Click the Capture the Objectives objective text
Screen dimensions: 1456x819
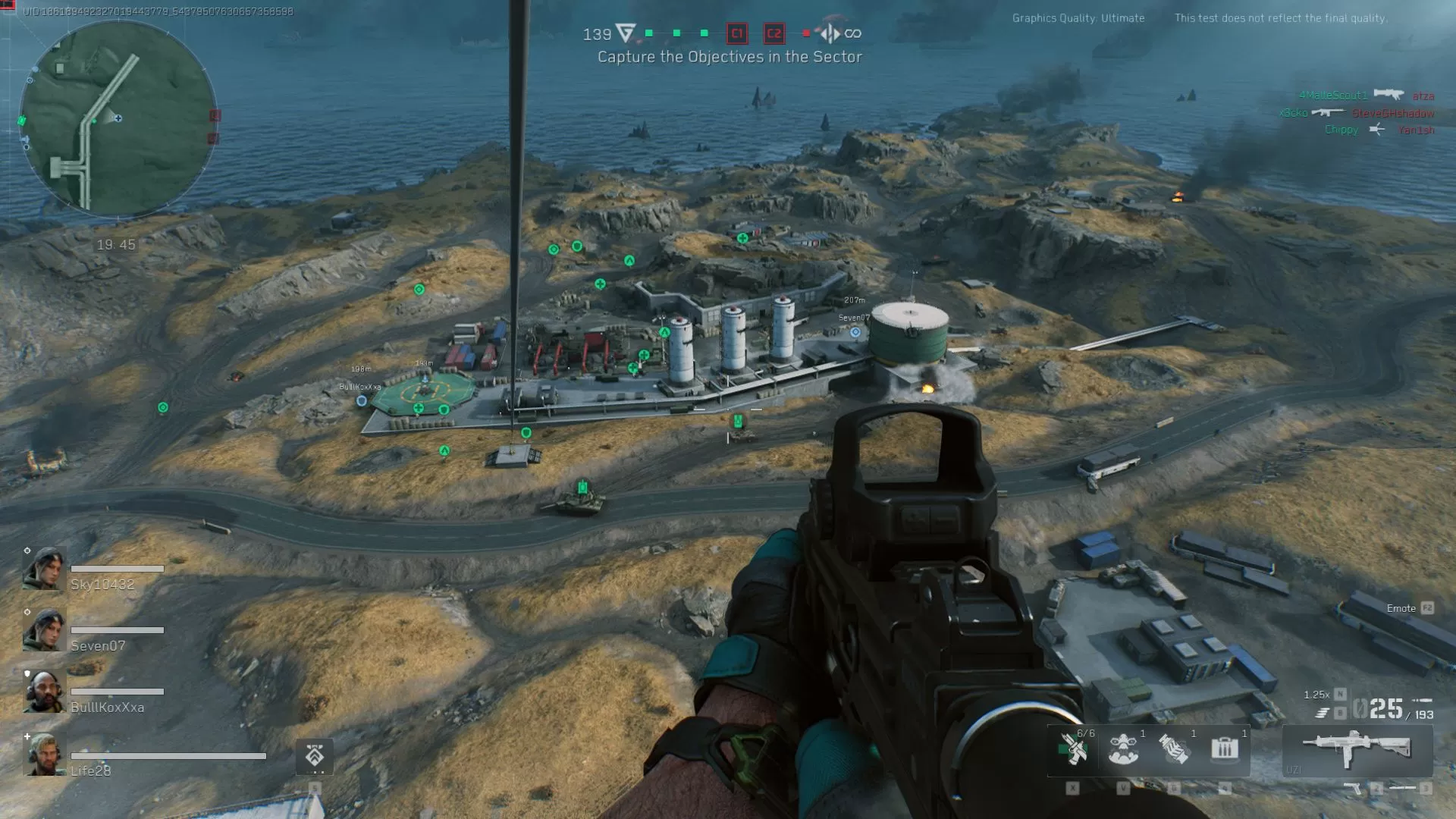pos(730,56)
